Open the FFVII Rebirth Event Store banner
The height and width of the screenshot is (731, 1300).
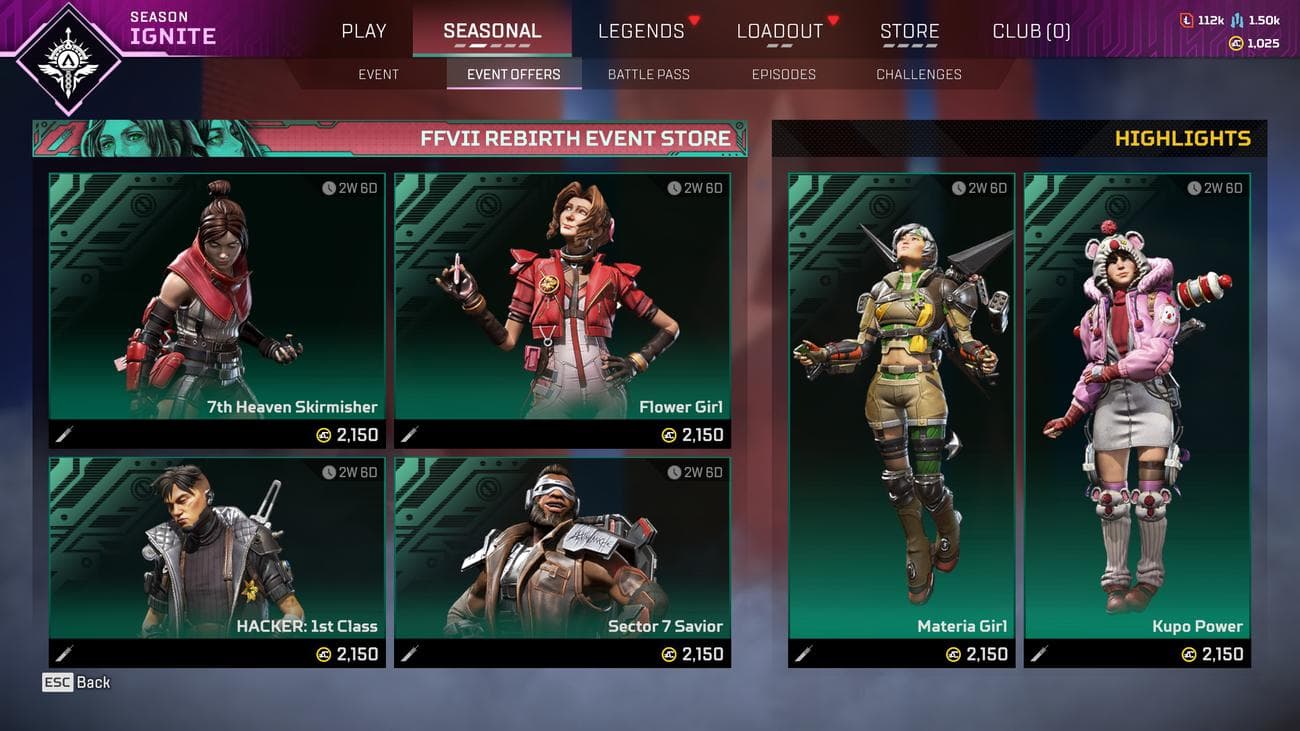(x=388, y=138)
